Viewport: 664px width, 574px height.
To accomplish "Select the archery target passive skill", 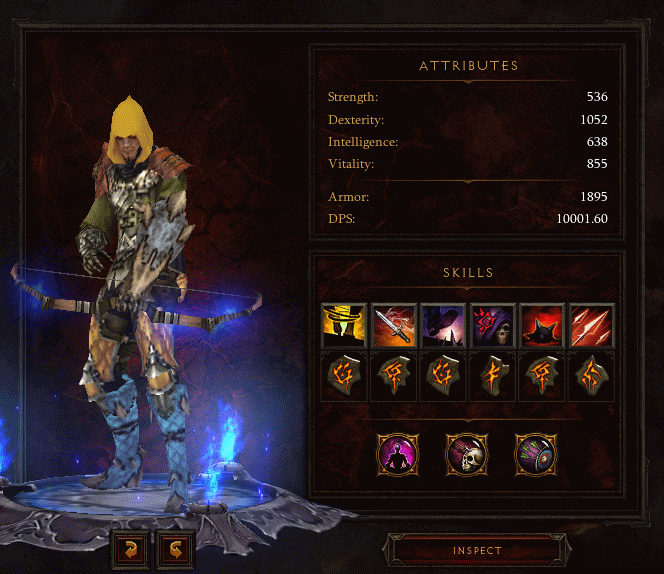I will point(533,453).
